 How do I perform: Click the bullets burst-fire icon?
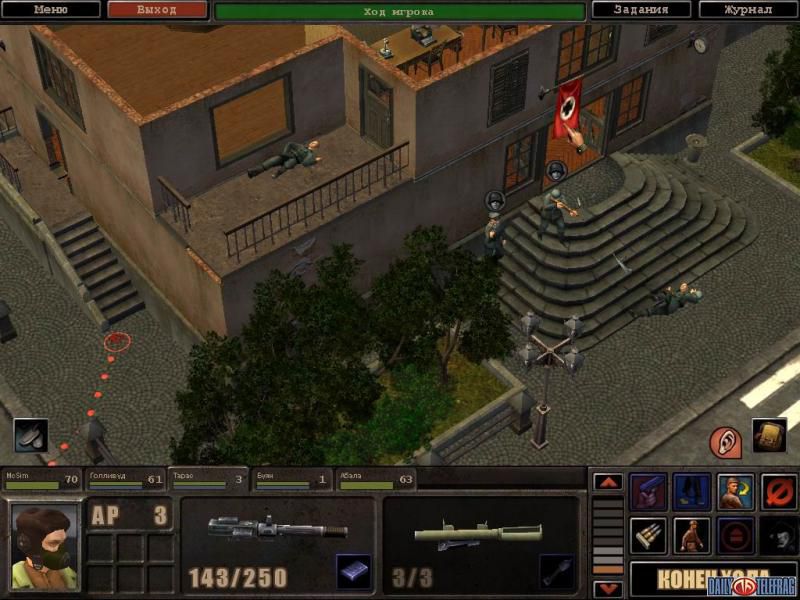pyautogui.click(x=647, y=536)
